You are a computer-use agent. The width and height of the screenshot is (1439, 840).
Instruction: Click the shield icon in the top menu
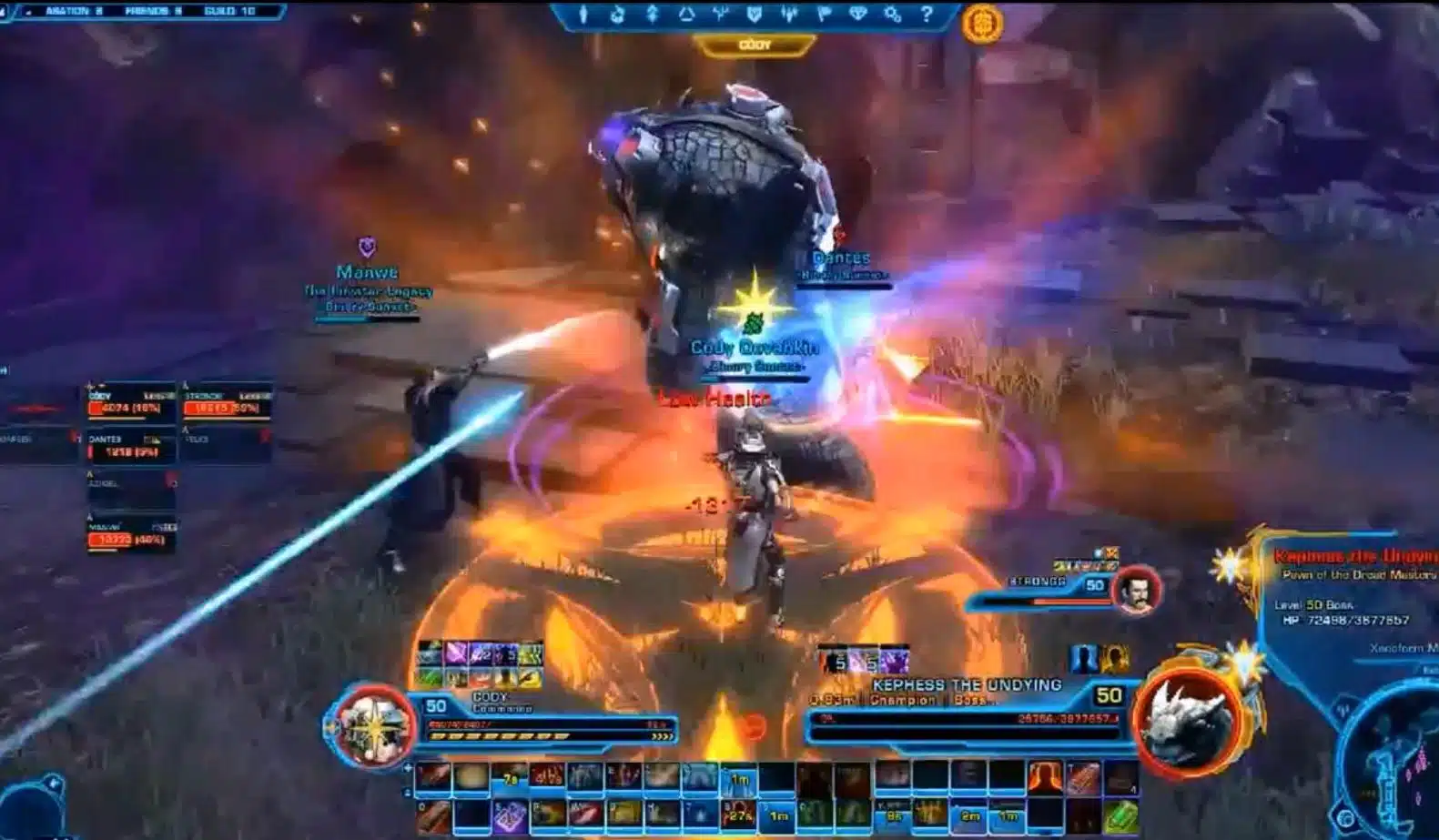755,15
